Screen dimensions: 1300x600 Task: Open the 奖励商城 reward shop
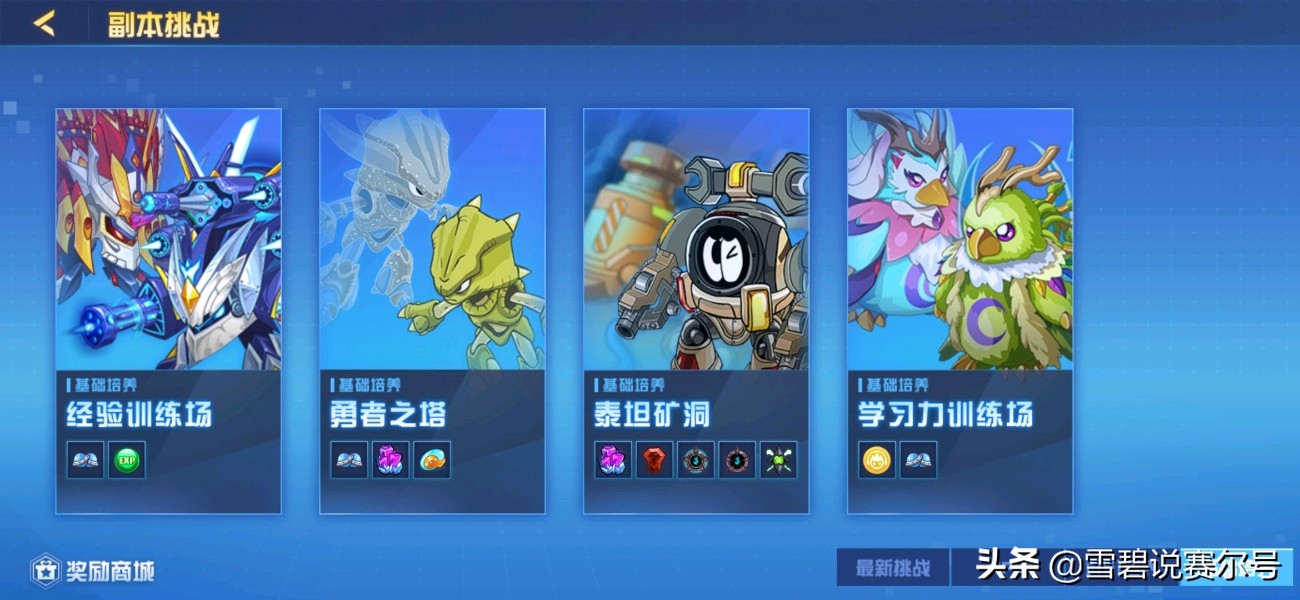(x=93, y=571)
